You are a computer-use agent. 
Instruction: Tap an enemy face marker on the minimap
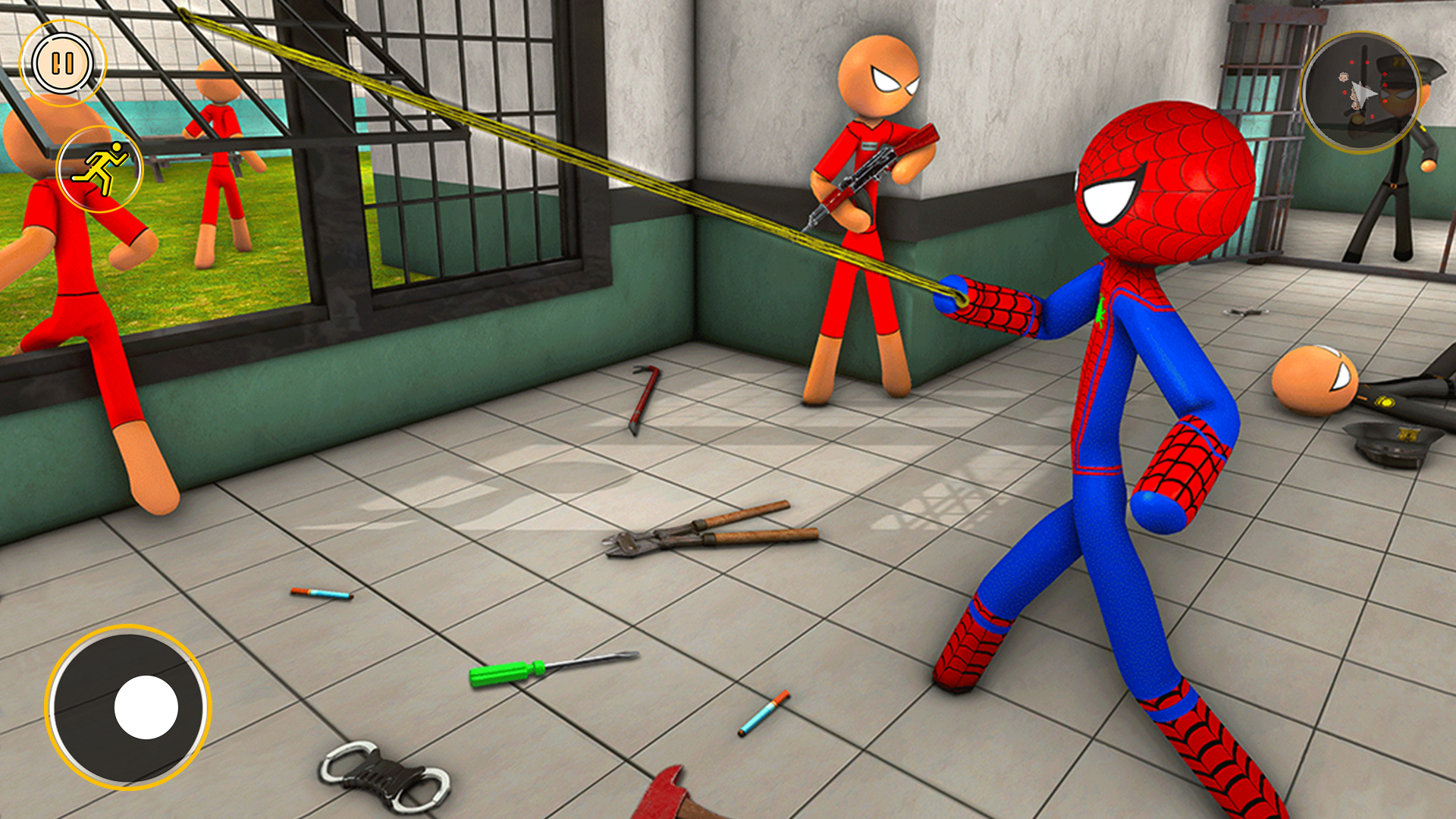(x=1344, y=77)
